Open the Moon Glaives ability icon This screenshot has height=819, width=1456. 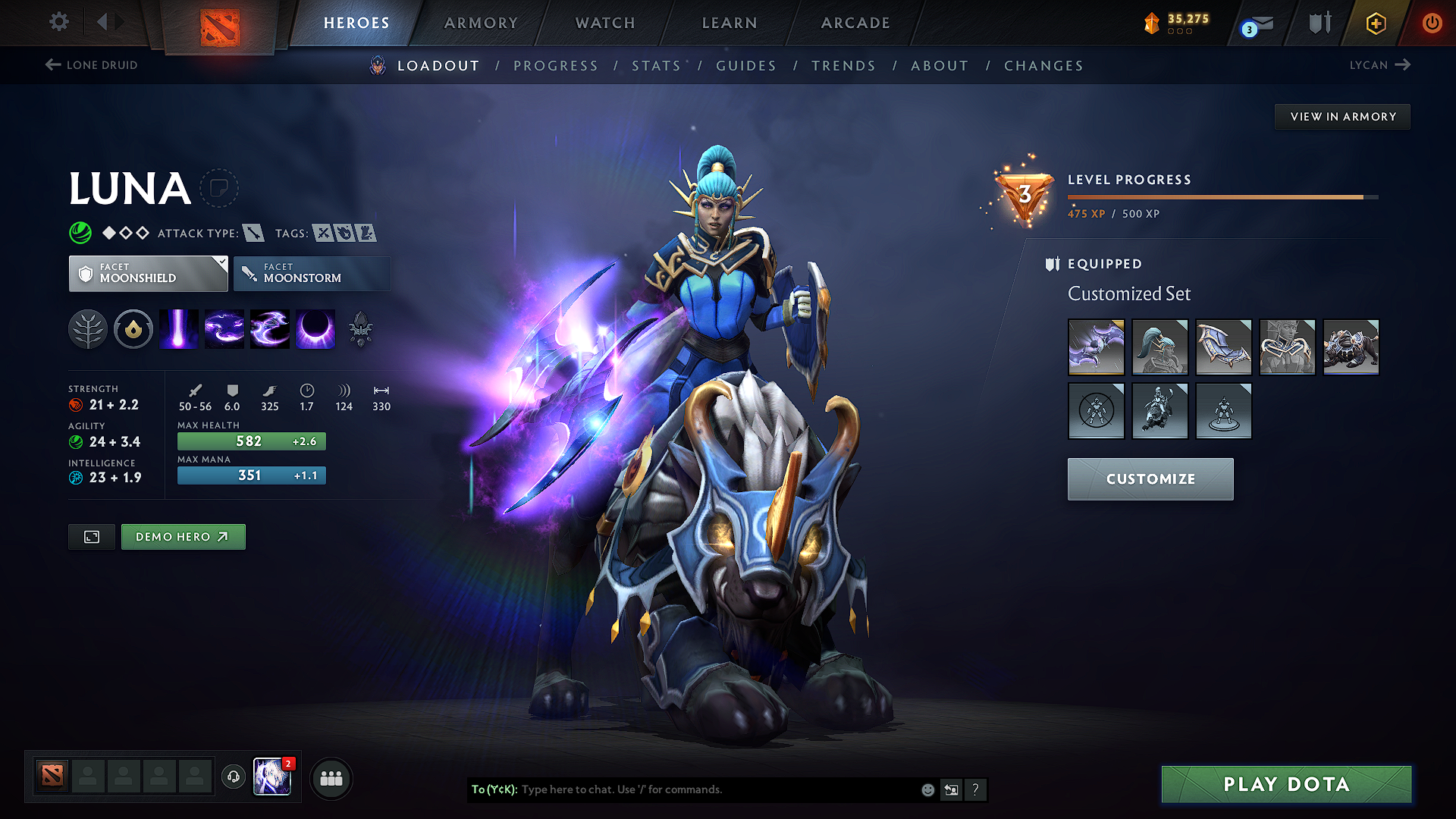224,328
